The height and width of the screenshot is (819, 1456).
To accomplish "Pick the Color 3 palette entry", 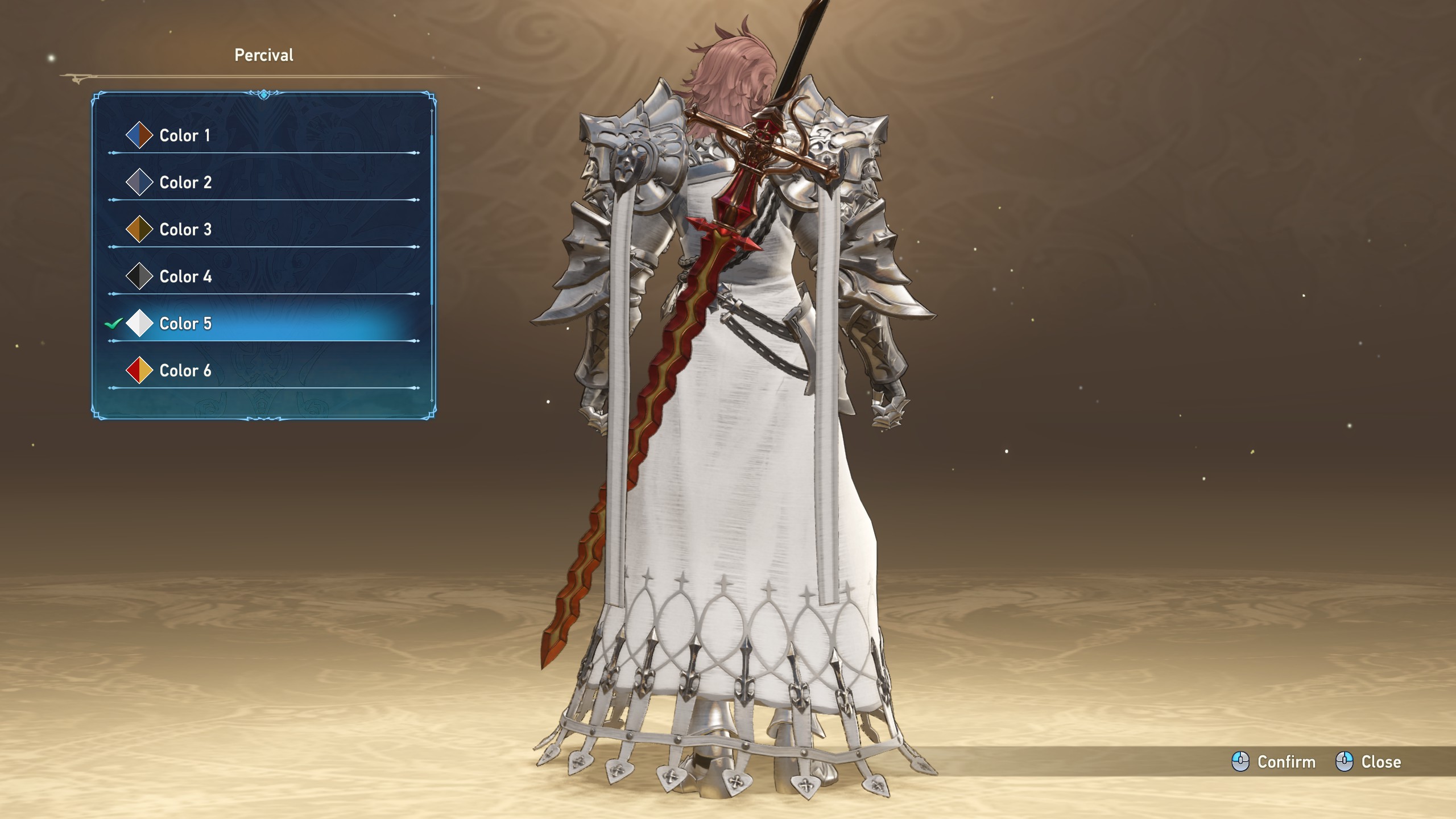I will pyautogui.click(x=185, y=230).
